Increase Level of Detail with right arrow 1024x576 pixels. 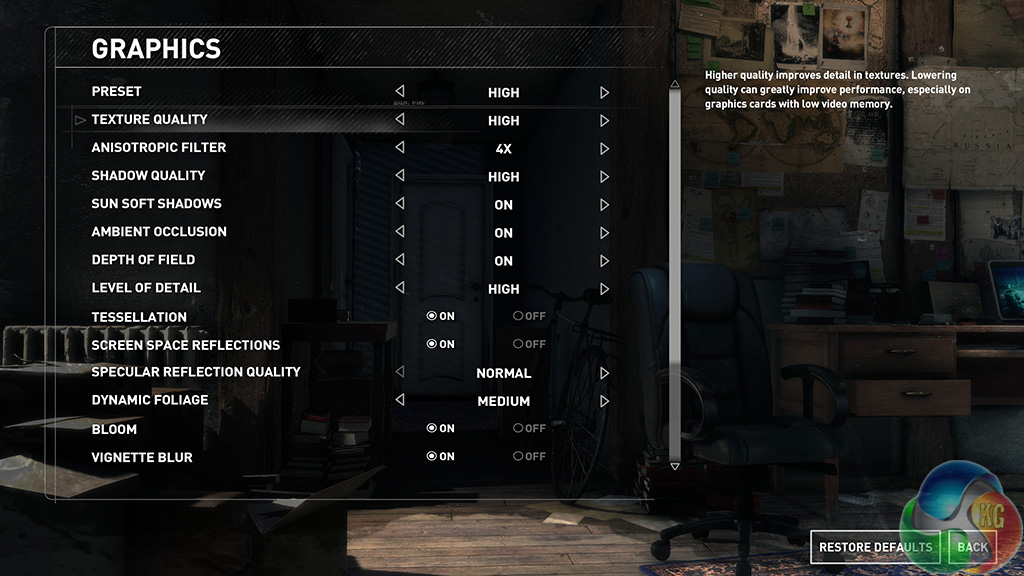(605, 288)
